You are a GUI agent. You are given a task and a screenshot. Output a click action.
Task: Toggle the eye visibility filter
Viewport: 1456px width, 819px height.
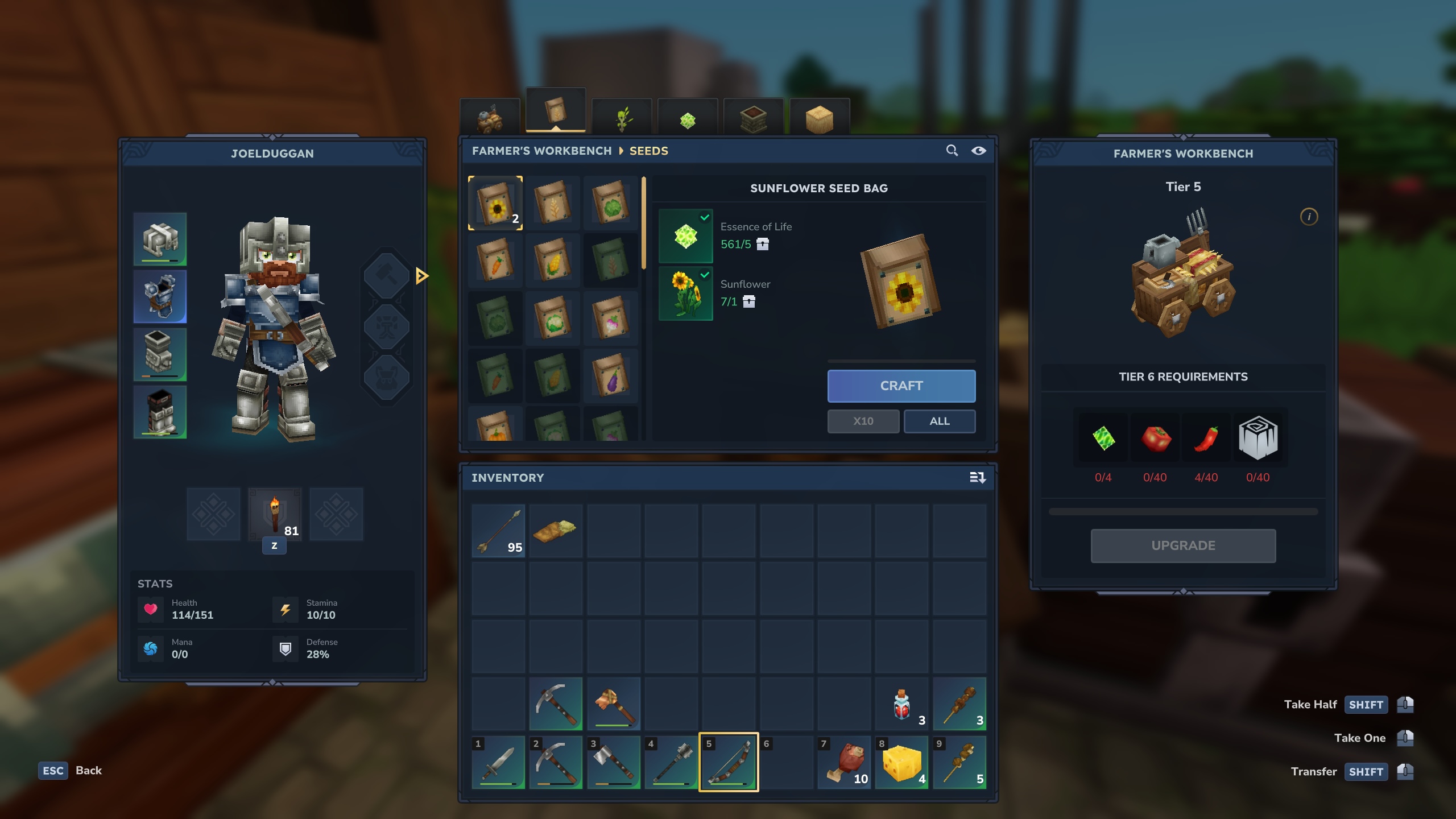point(978,151)
